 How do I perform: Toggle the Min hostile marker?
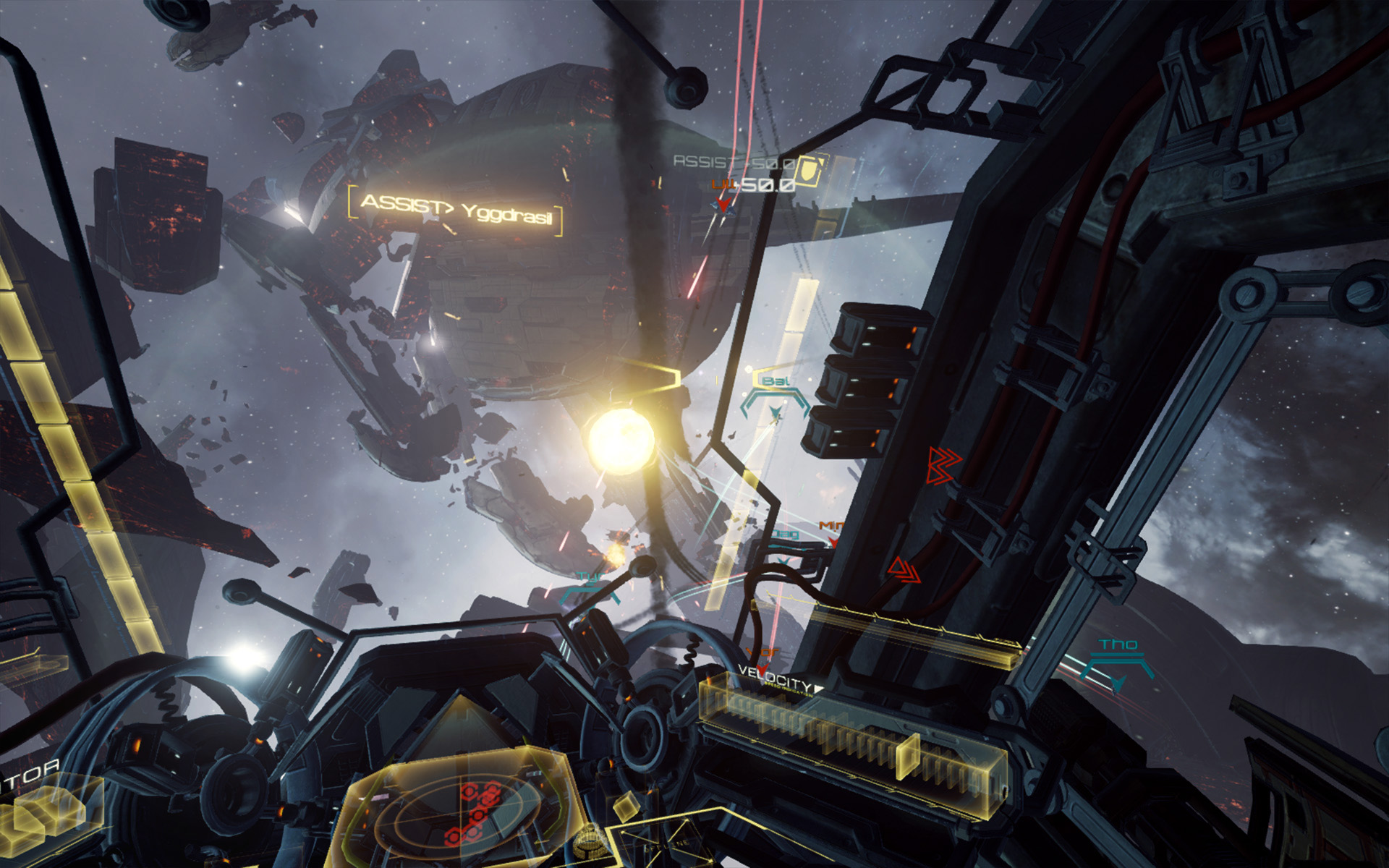click(x=831, y=526)
